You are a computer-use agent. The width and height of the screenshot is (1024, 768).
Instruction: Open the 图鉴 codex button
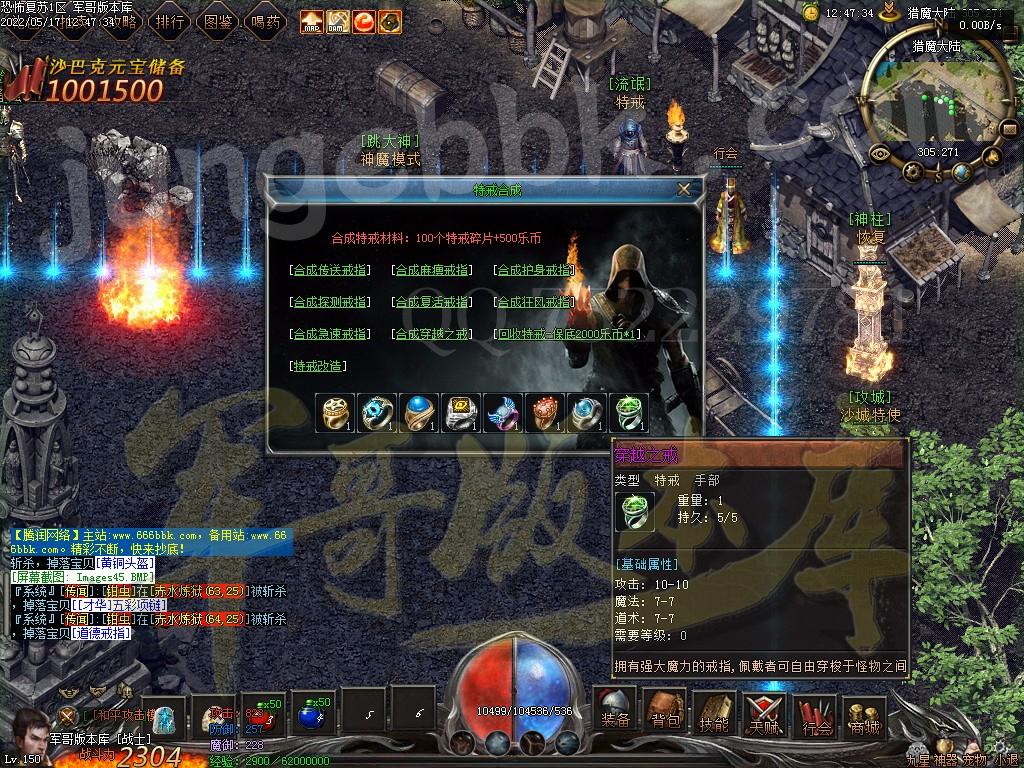tap(217, 21)
